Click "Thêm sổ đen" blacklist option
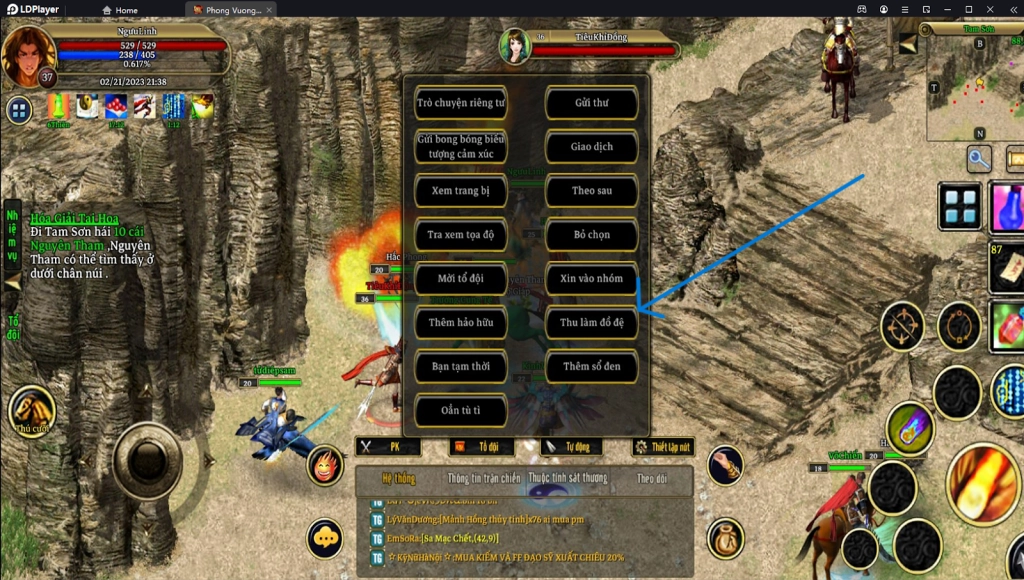 pos(591,367)
